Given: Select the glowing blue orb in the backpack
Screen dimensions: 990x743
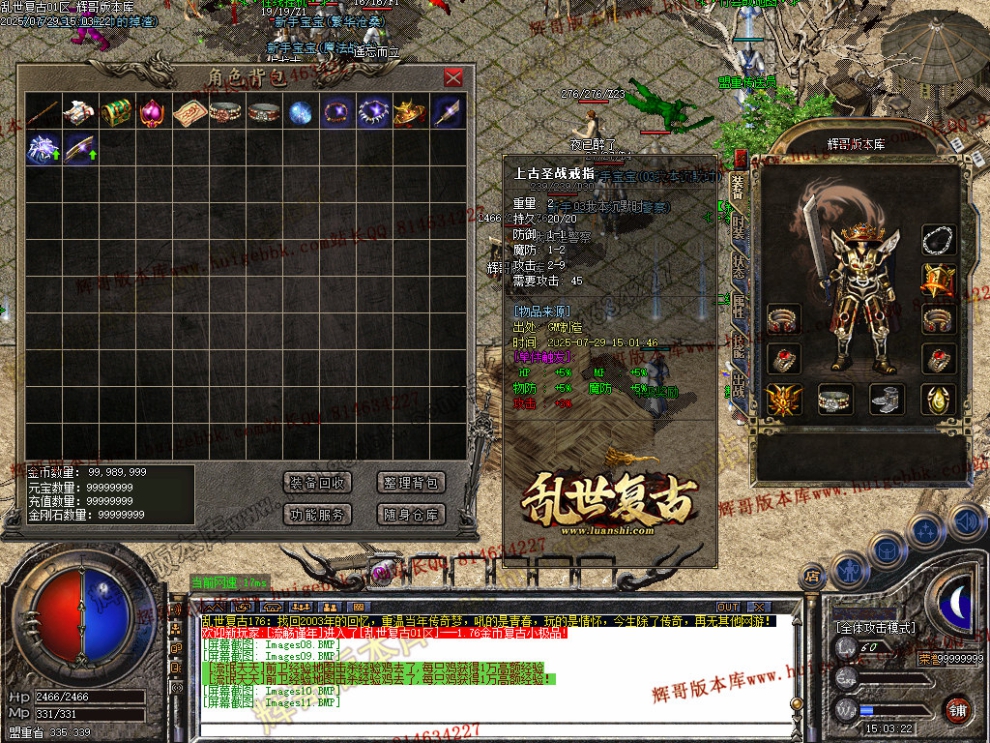Looking at the screenshot, I should click(300, 112).
